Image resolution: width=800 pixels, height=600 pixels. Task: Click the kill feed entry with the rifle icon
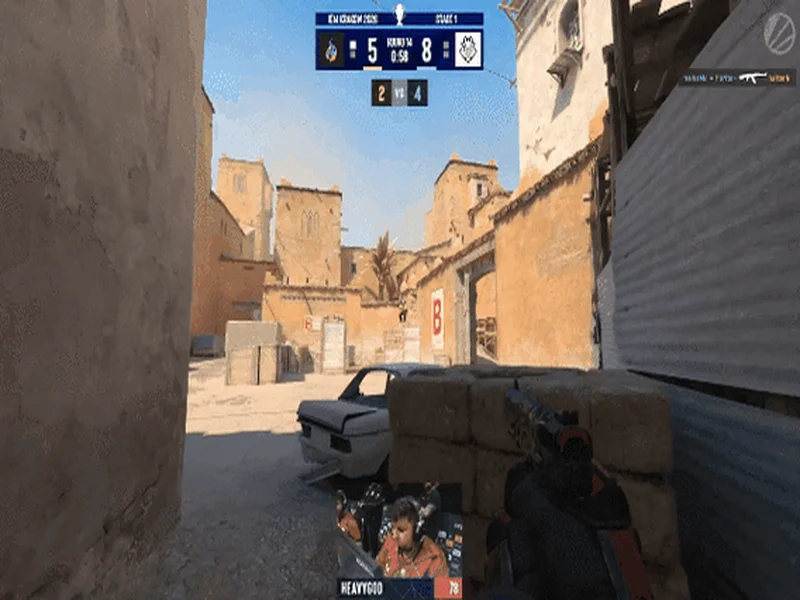click(737, 77)
